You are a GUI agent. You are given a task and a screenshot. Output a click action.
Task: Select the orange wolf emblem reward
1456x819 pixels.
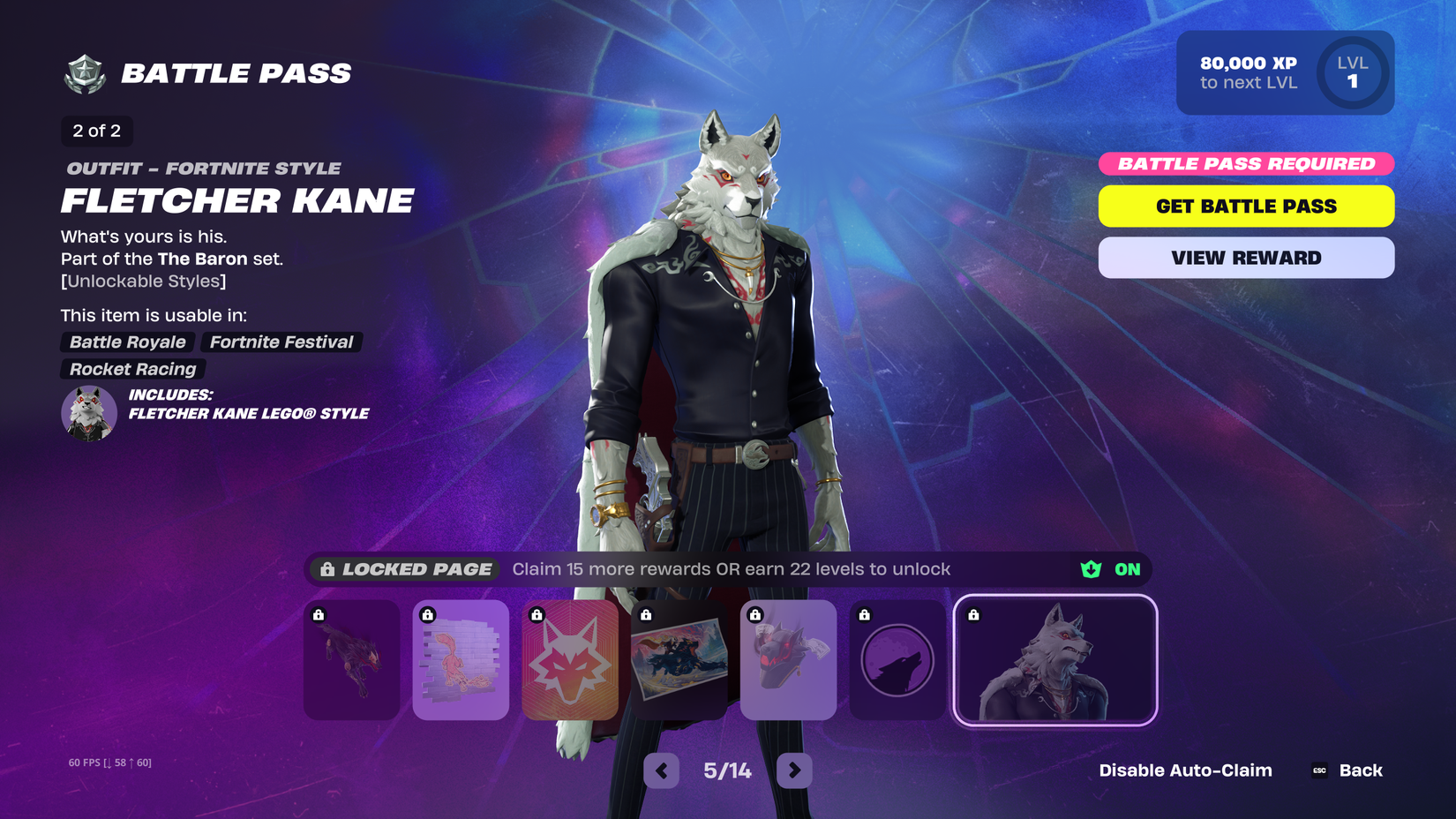click(571, 660)
